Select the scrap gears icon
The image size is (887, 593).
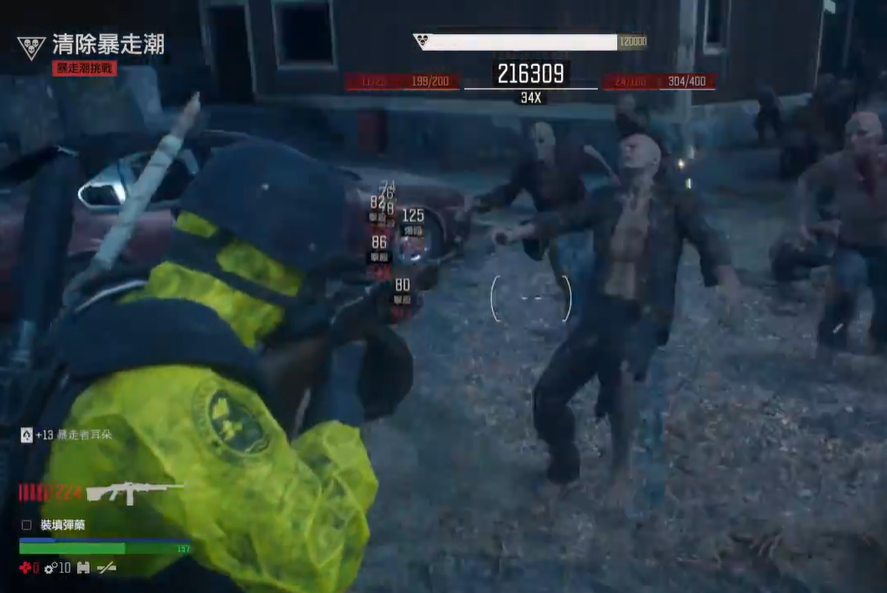50,568
